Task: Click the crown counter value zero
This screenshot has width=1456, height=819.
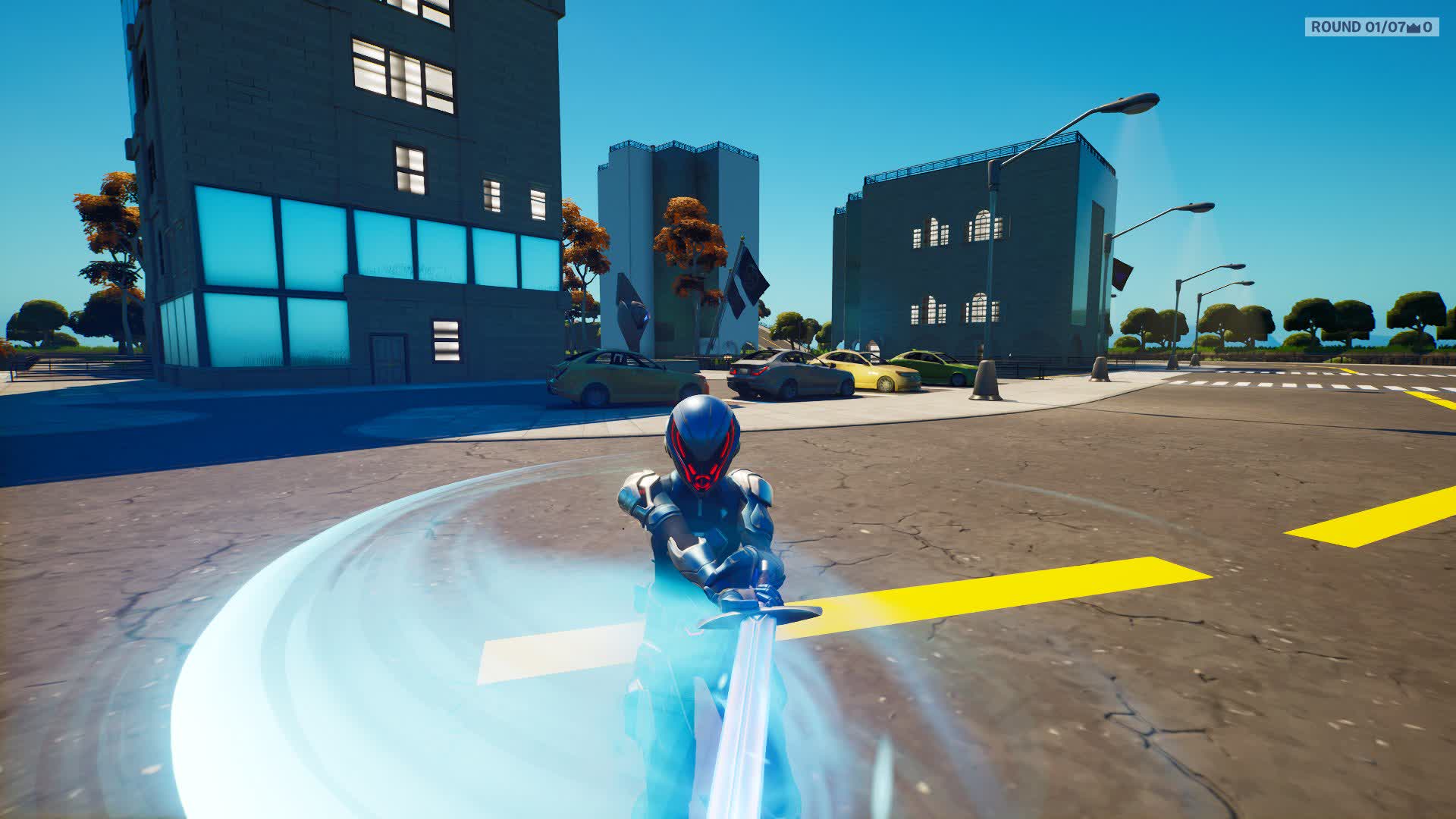Action: [x=1429, y=28]
